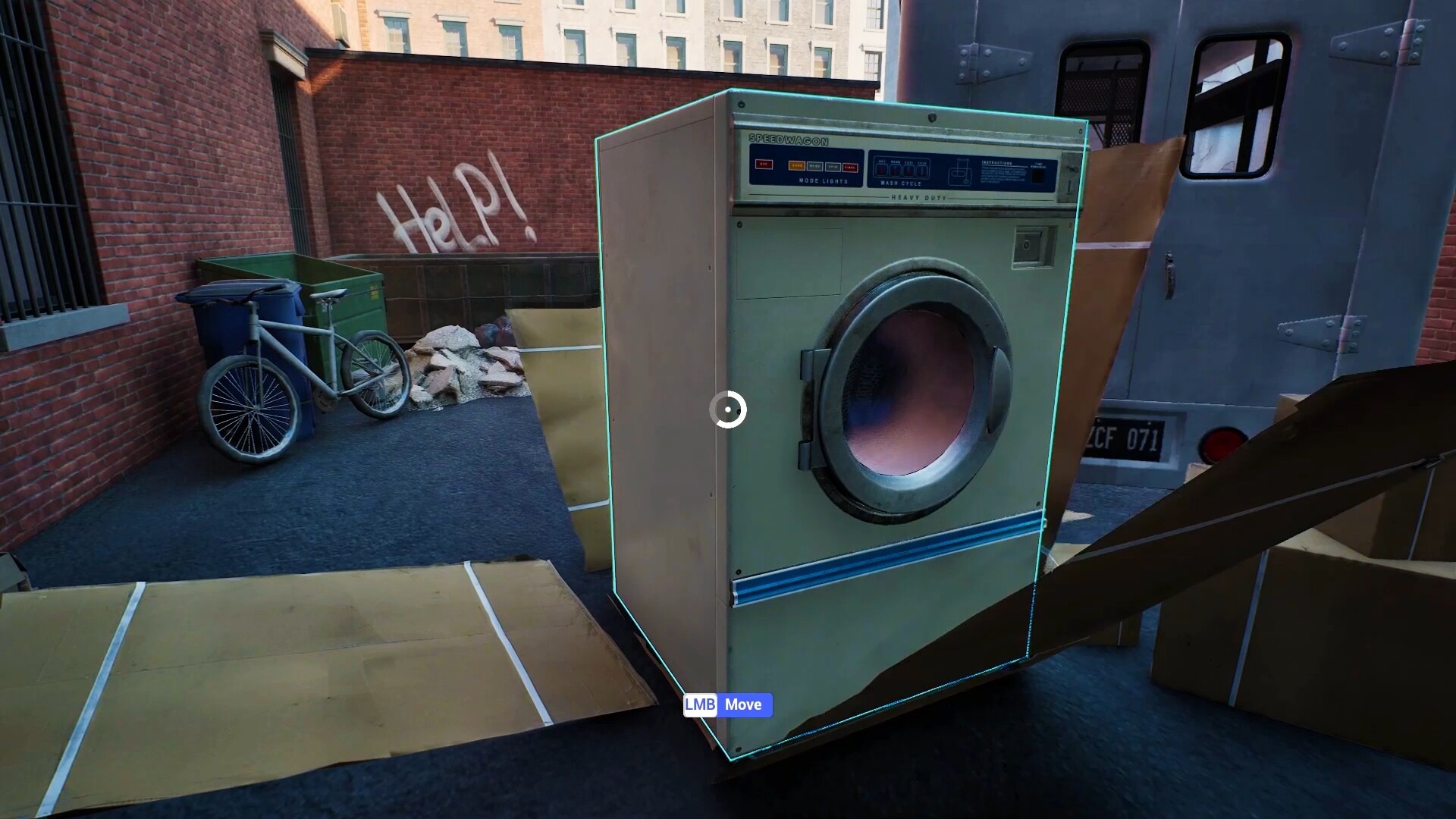Click the OFF mode light indicator
This screenshot has height=819, width=1456.
764,165
